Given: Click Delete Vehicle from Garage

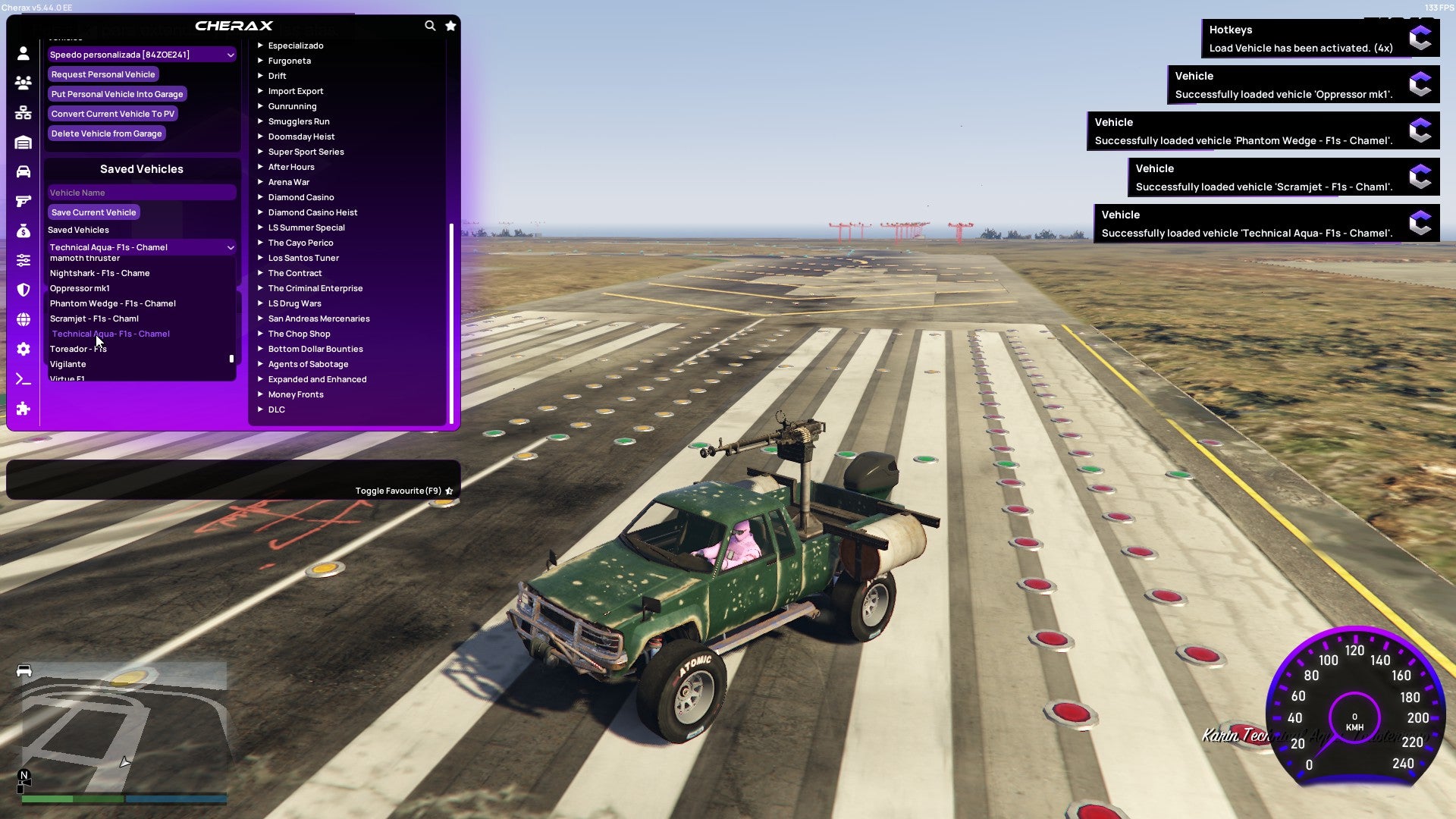Looking at the screenshot, I should click(x=106, y=133).
